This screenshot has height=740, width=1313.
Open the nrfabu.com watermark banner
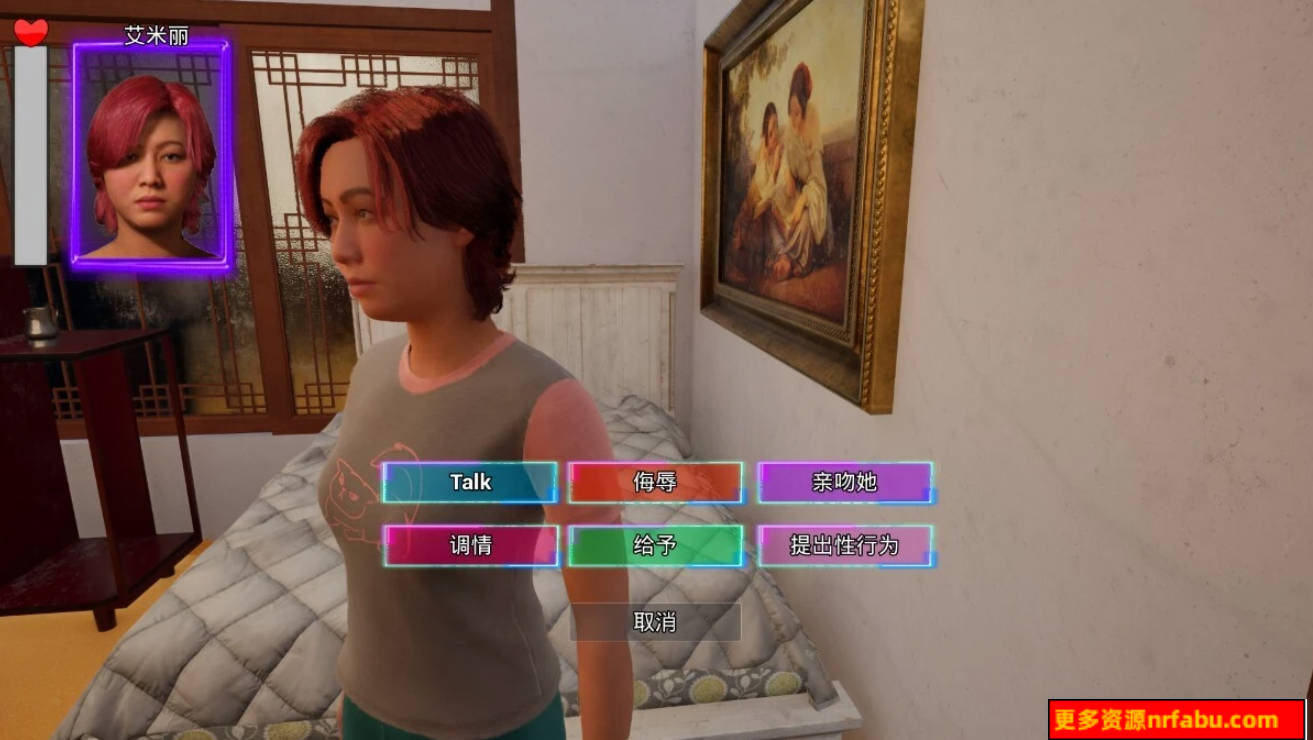[x=1176, y=720]
